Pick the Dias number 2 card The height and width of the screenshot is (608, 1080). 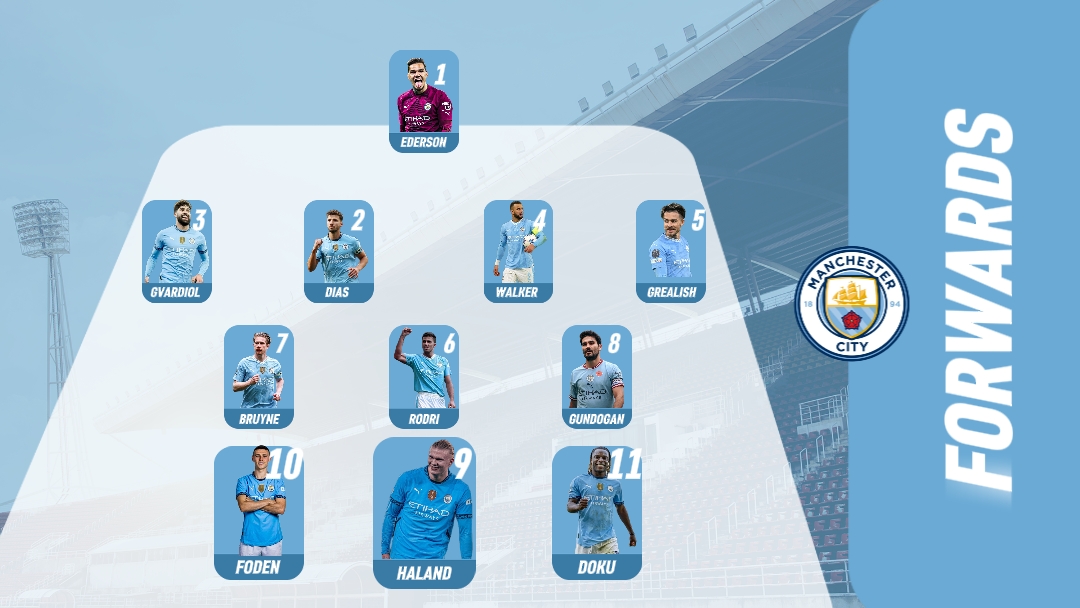[339, 250]
